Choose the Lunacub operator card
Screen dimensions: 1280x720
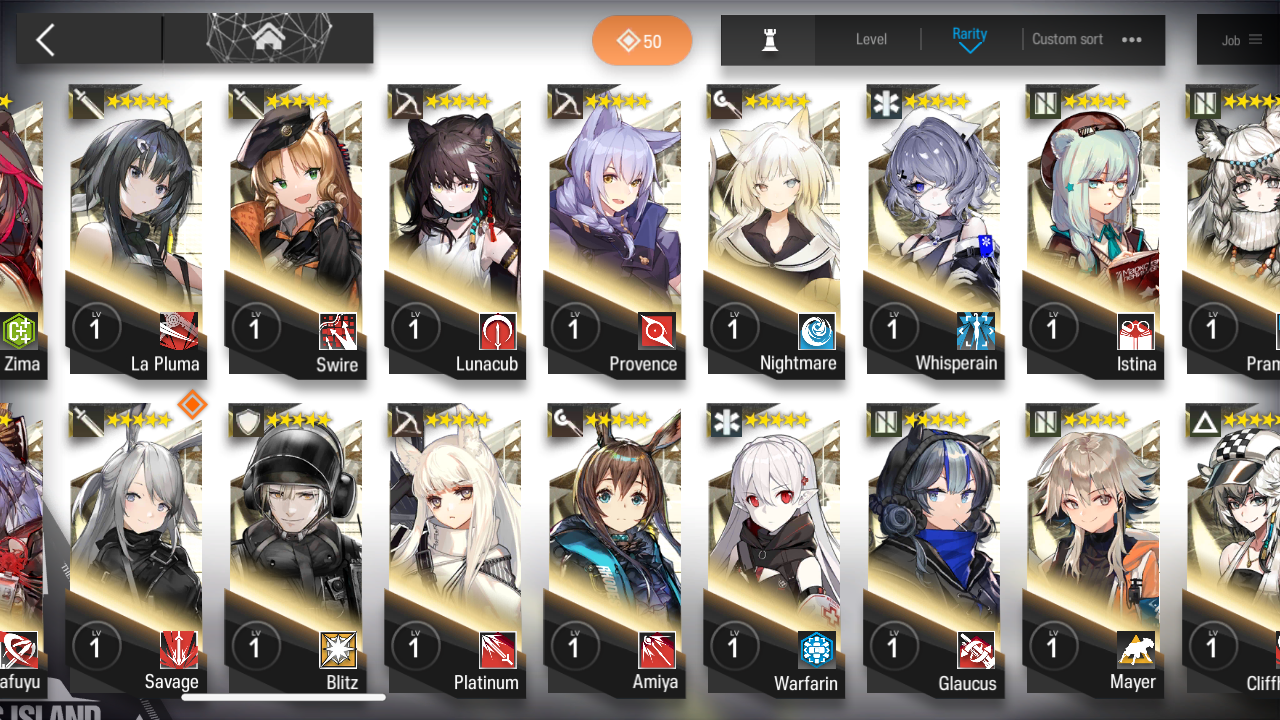point(455,230)
